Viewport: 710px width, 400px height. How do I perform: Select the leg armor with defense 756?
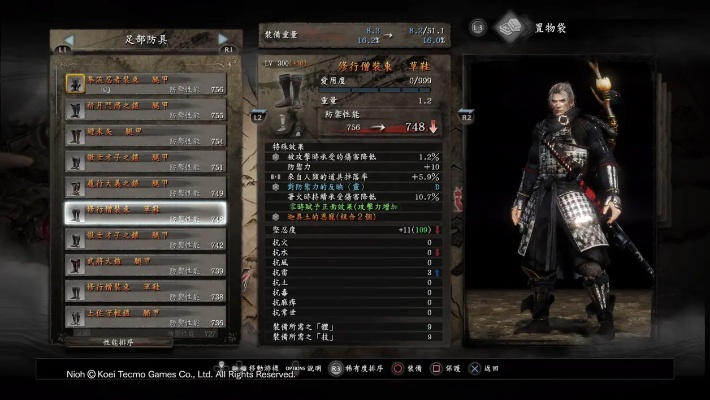[147, 82]
